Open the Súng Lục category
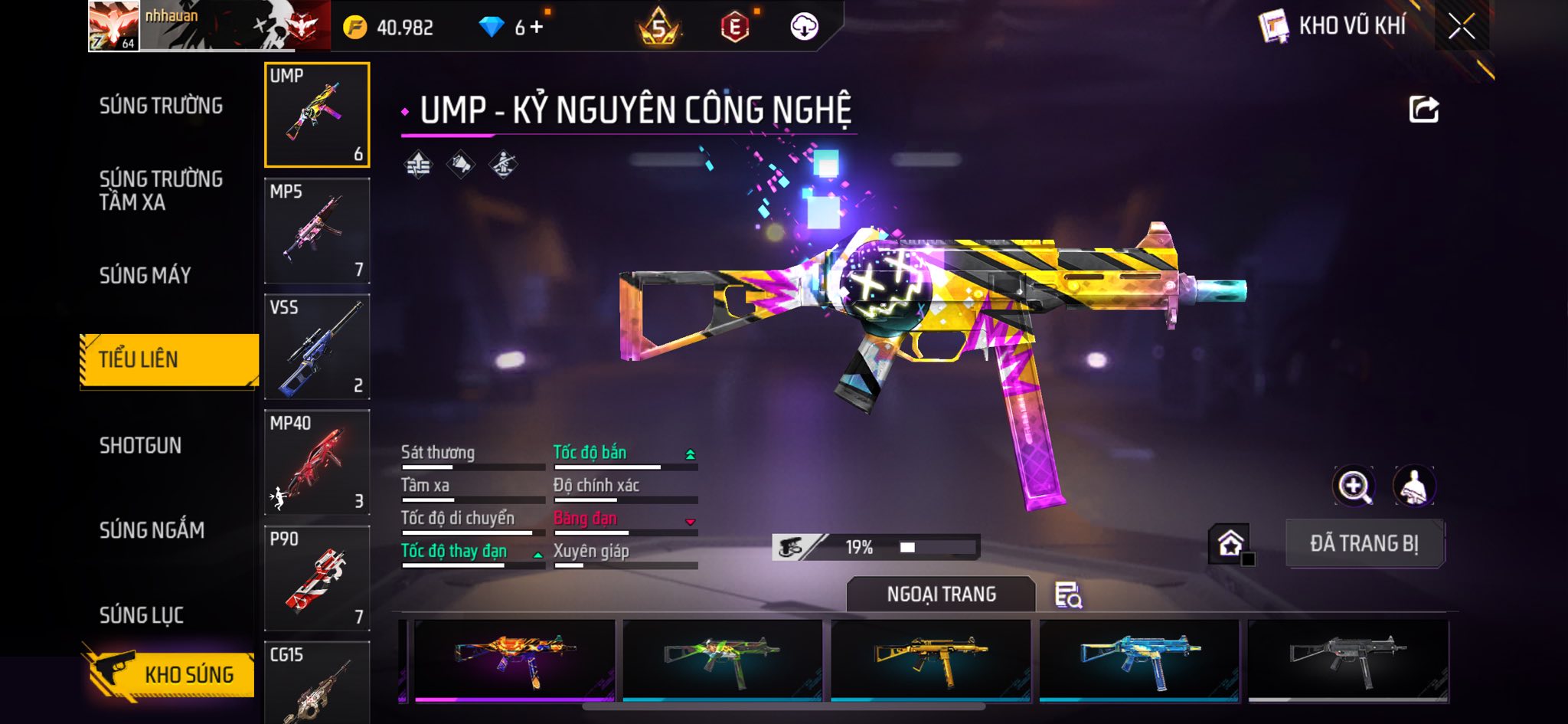The height and width of the screenshot is (724, 1568). click(x=142, y=614)
